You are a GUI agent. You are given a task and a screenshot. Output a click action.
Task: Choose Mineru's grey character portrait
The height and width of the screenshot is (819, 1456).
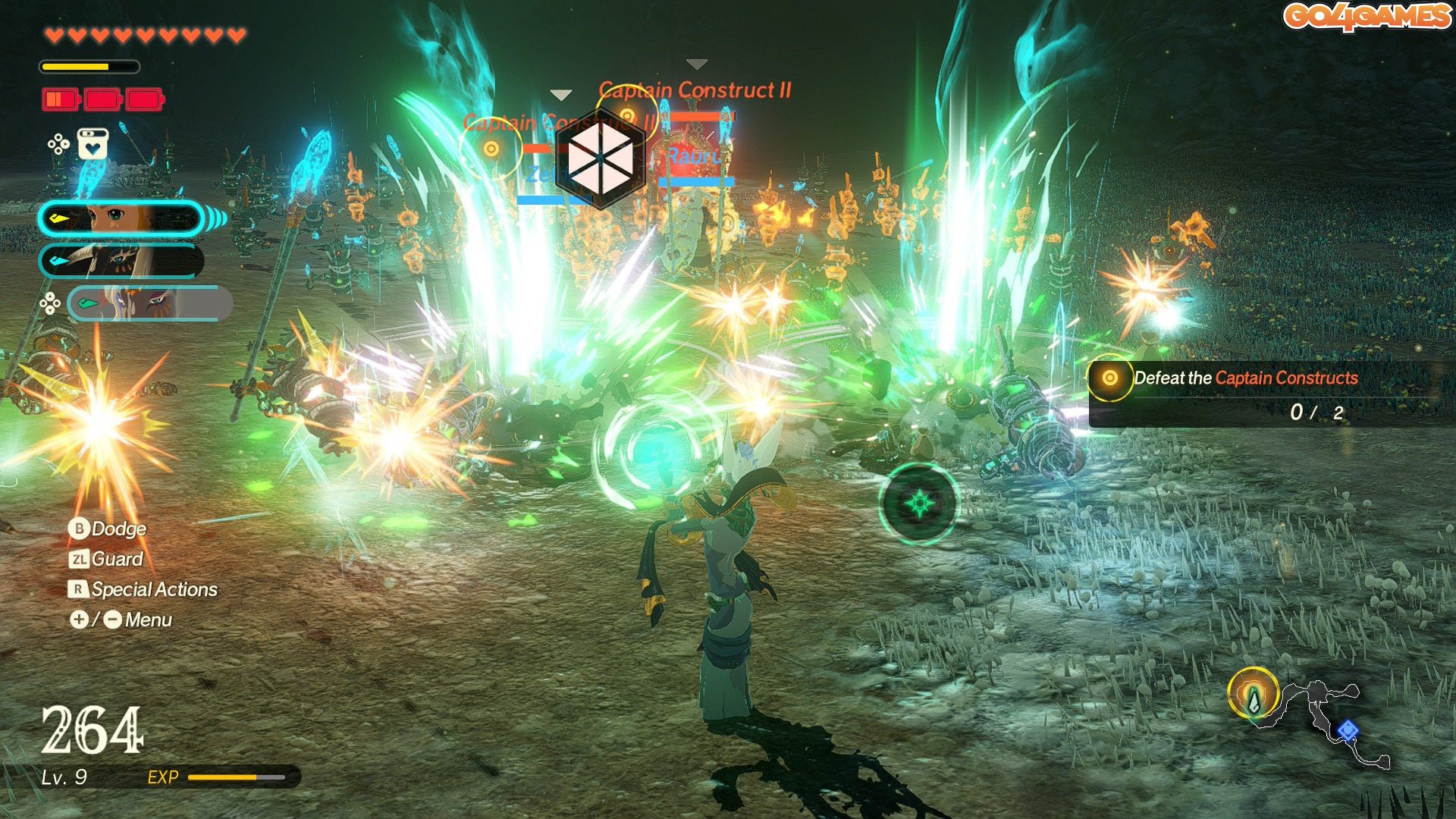pyautogui.click(x=149, y=303)
